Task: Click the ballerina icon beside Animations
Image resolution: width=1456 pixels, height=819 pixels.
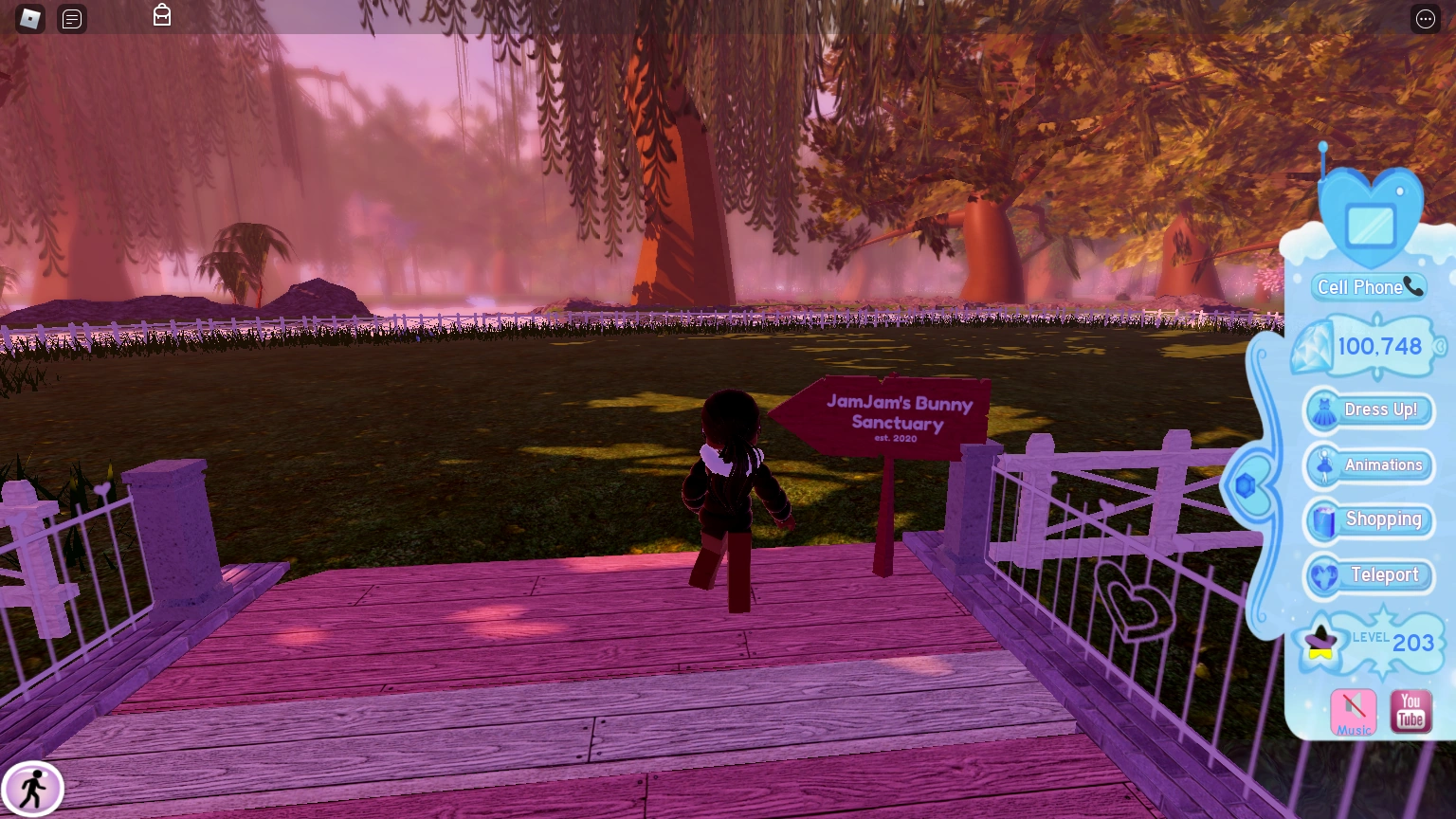Action: click(x=1323, y=465)
